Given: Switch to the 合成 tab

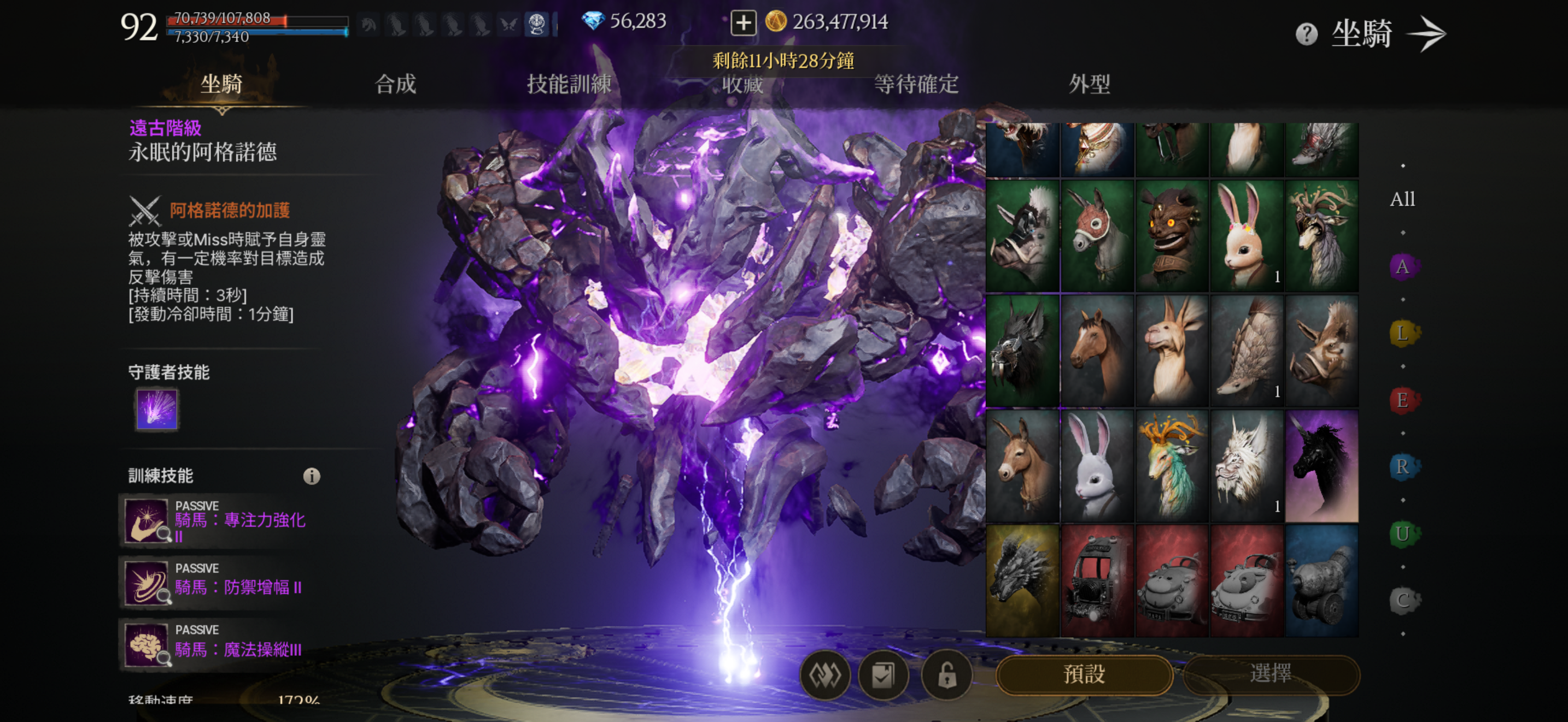Looking at the screenshot, I should tap(395, 84).
